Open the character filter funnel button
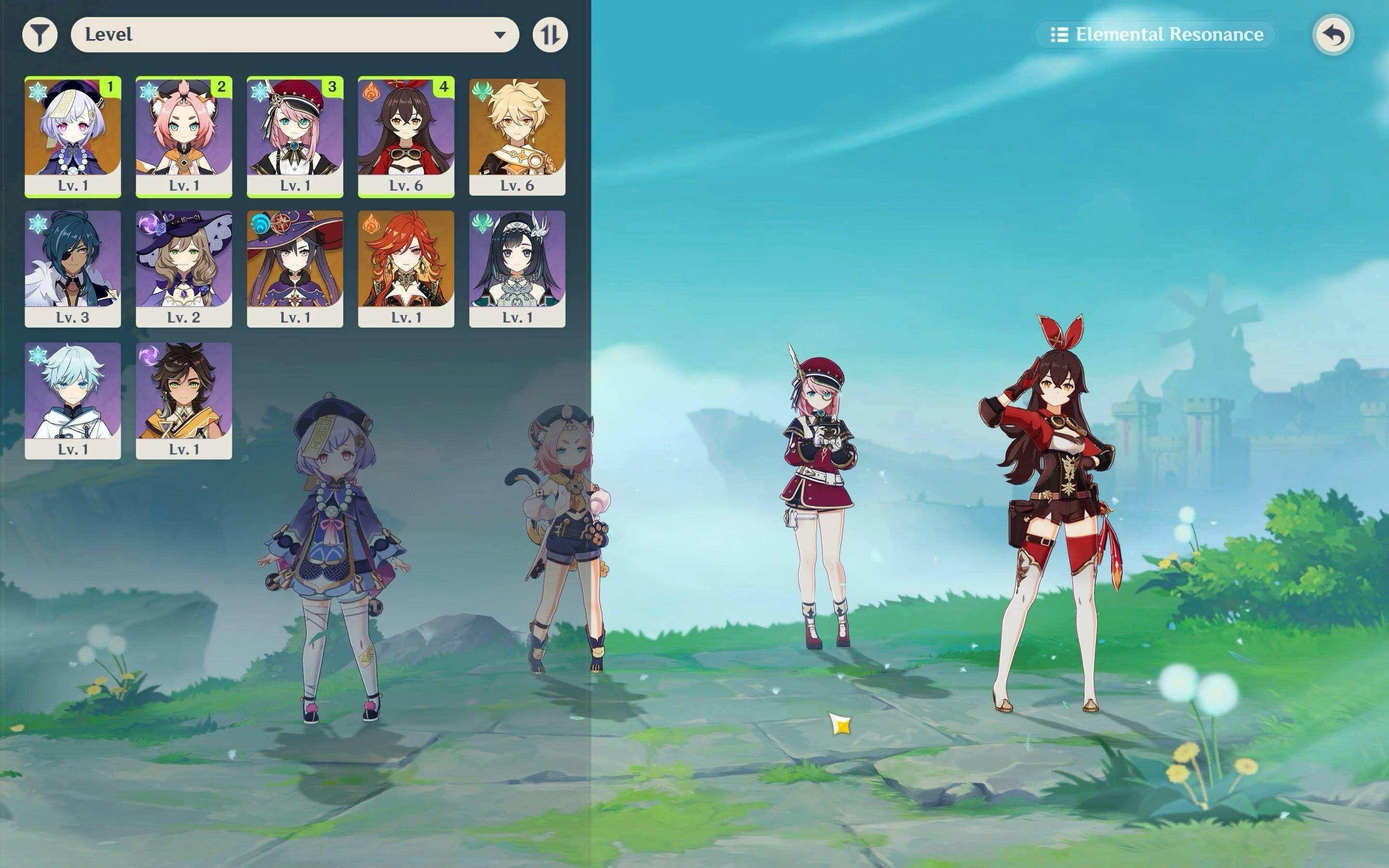The image size is (1389, 868). tap(40, 34)
